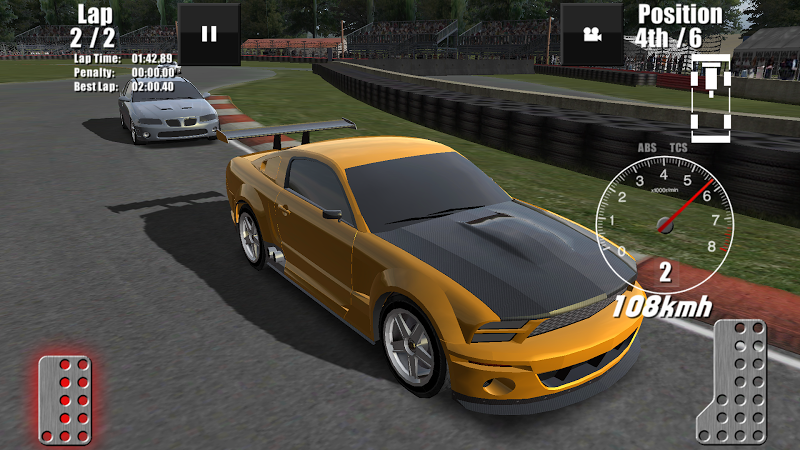This screenshot has height=450, width=800.
Task: Hit the silver accelerator pedal
Action: [x=733, y=382]
